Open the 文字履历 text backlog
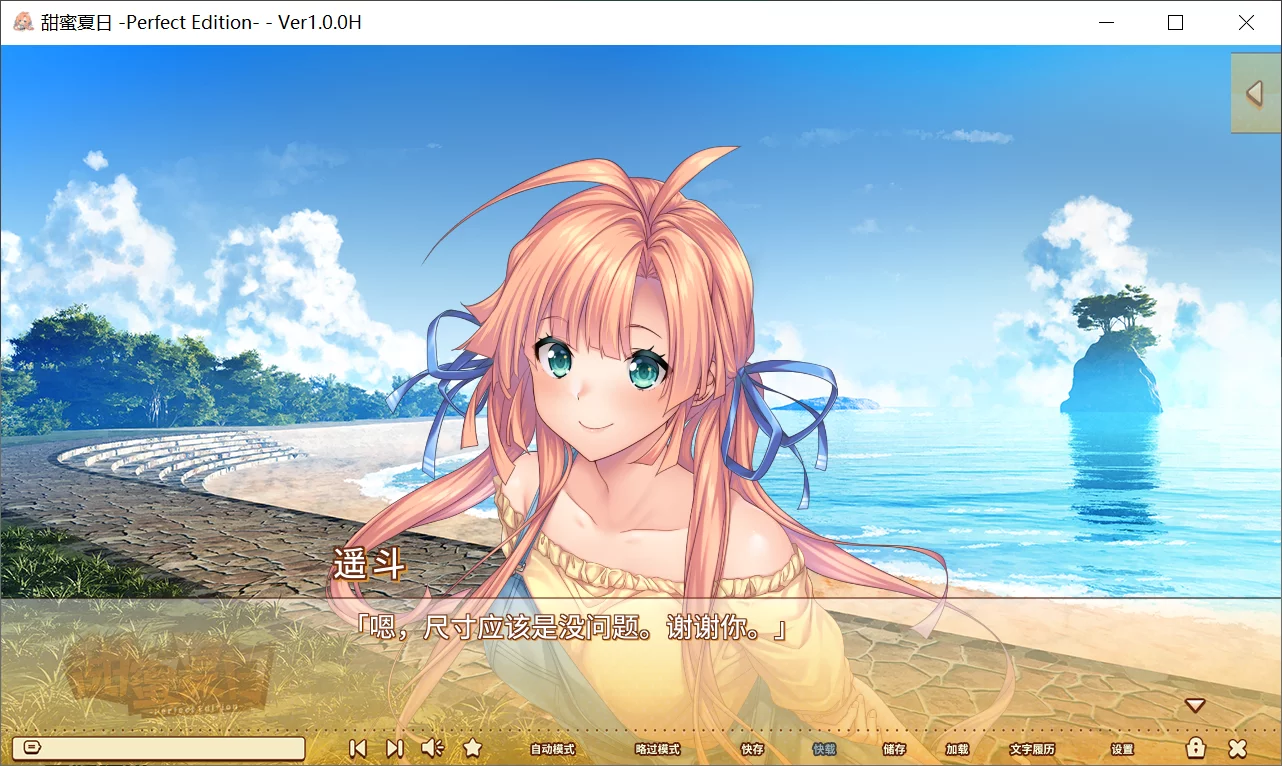This screenshot has height=766, width=1282. (1030, 748)
